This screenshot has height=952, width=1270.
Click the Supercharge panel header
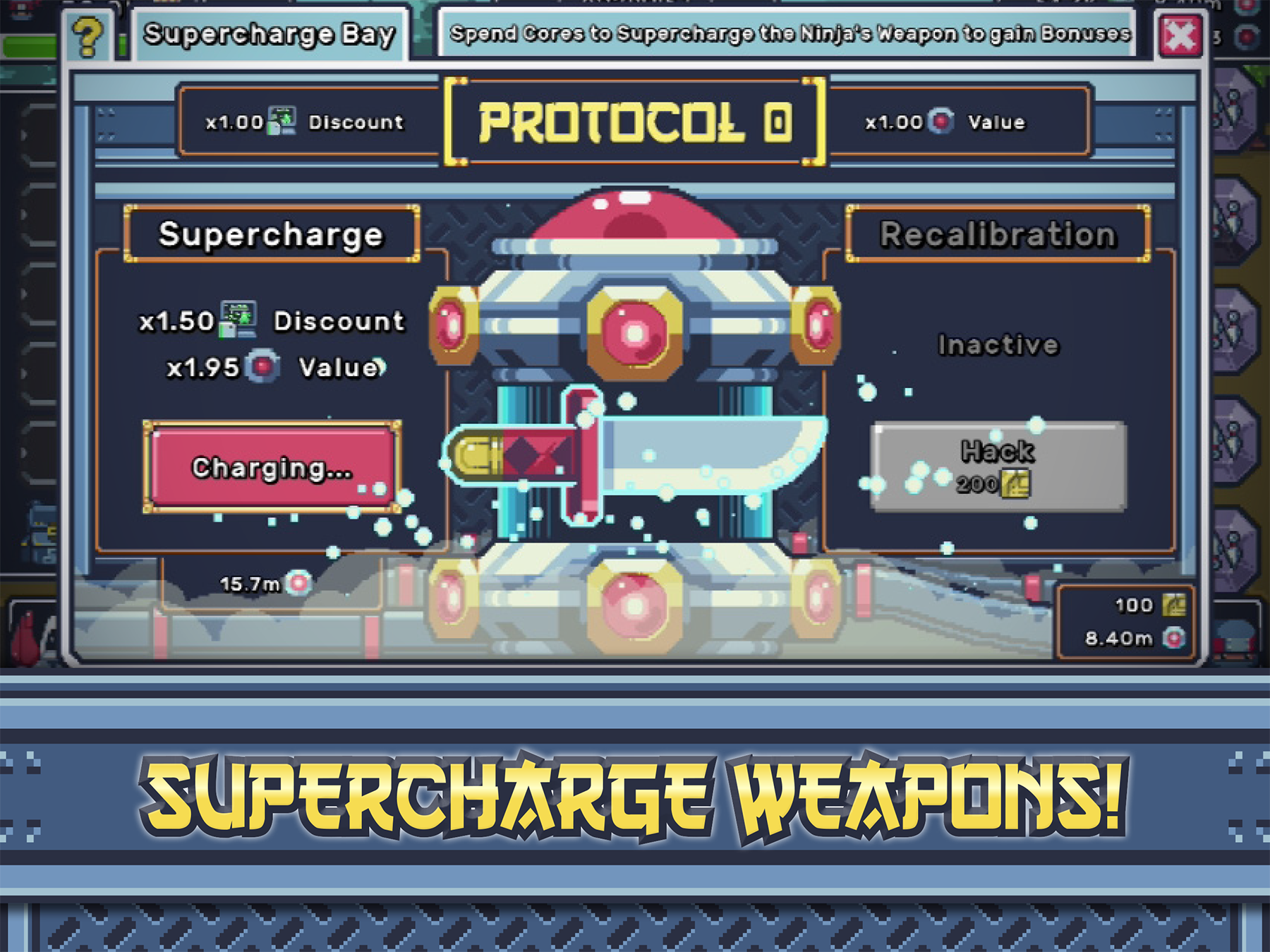(270, 234)
